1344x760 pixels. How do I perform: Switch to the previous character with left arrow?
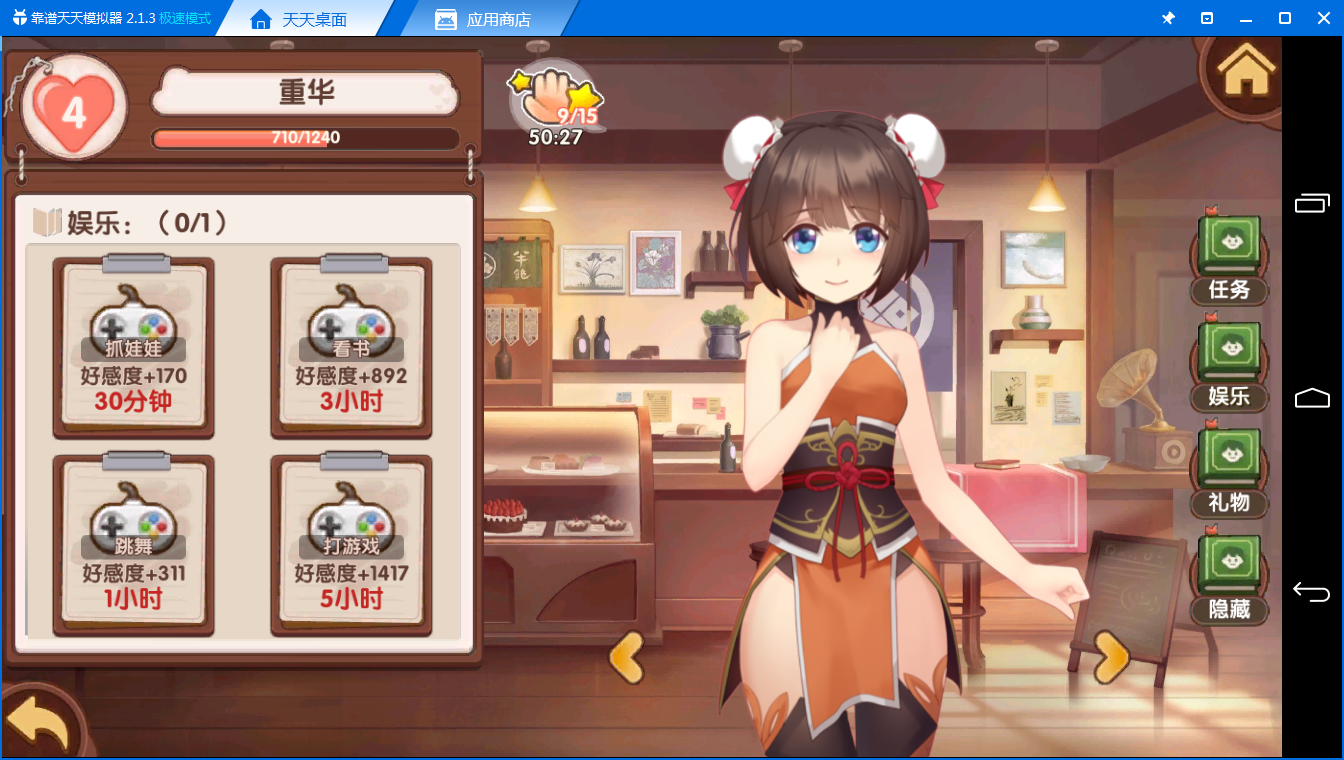coord(627,657)
